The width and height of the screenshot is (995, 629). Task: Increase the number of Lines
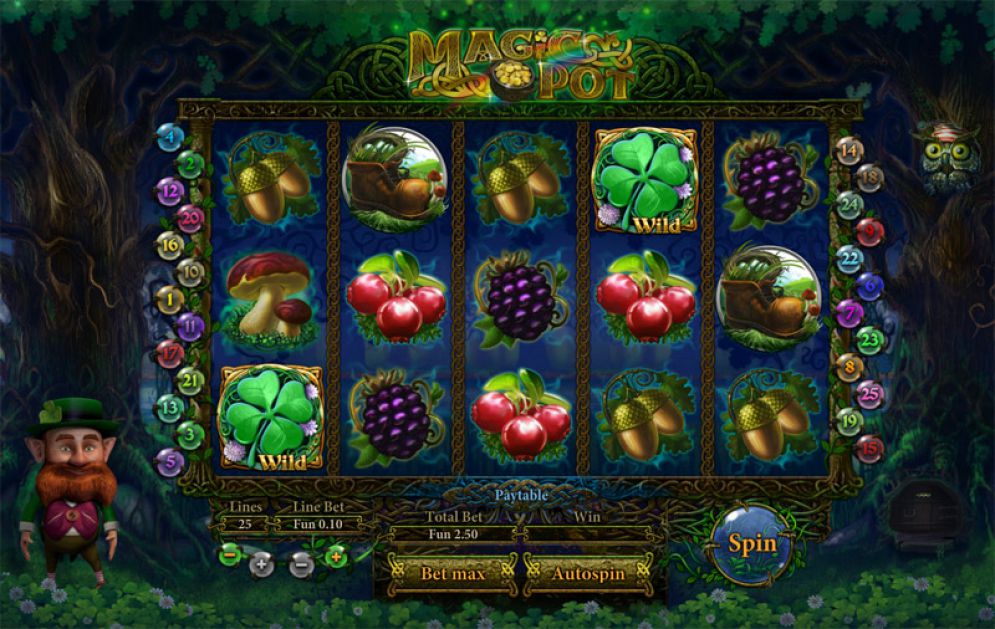tap(261, 564)
